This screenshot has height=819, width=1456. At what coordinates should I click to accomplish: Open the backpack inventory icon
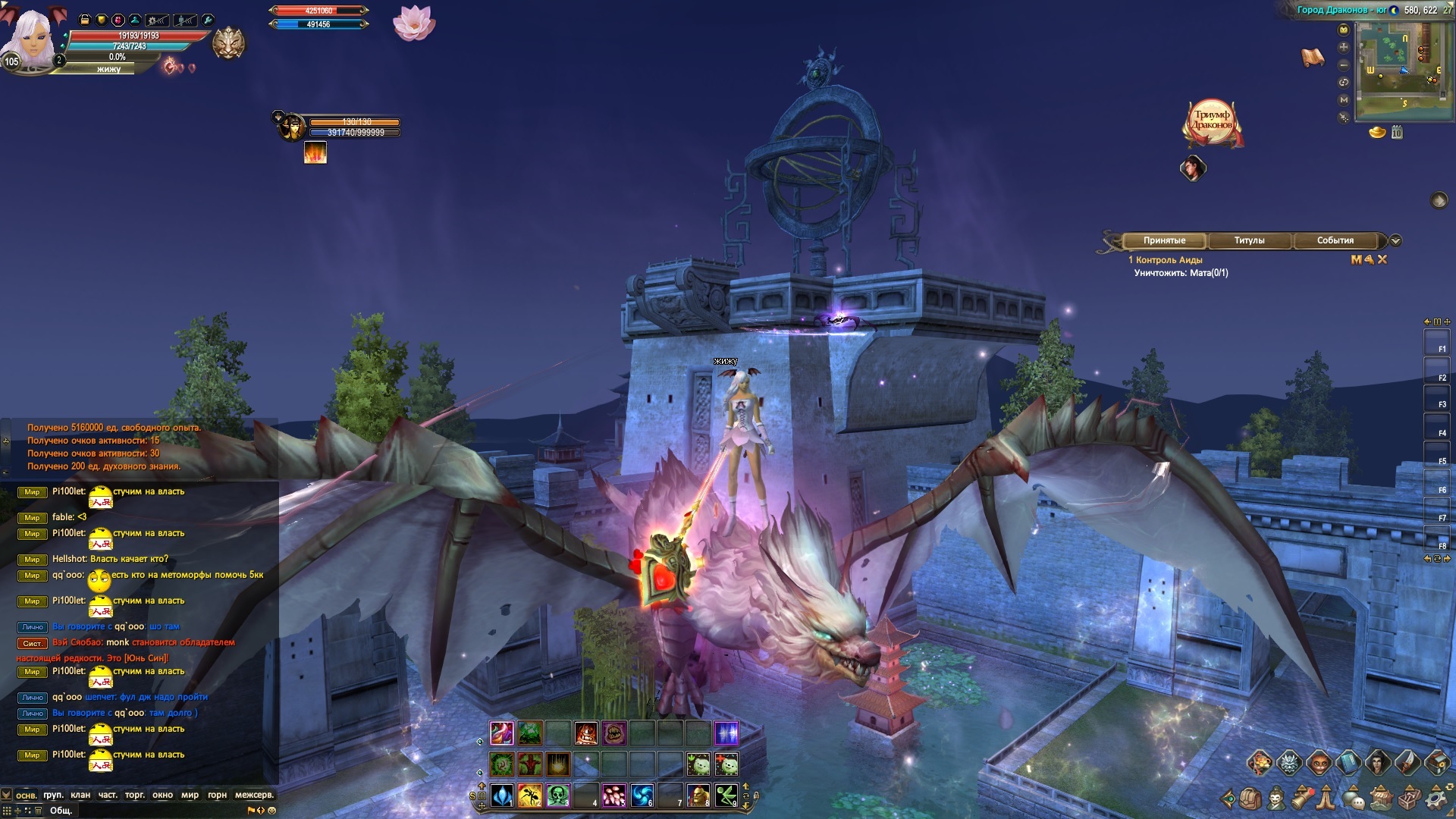(1250, 799)
